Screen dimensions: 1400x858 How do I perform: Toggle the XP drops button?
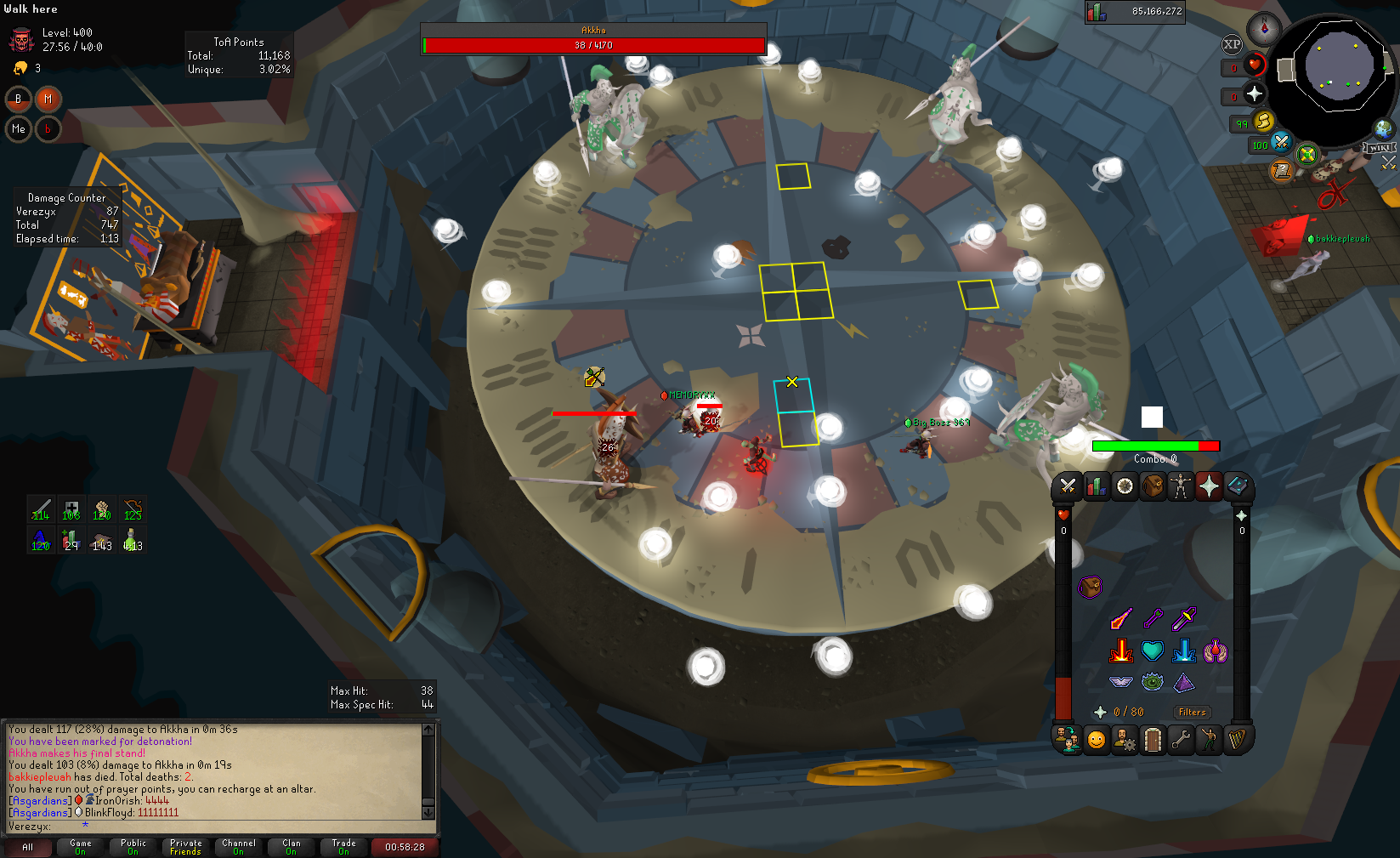pyautogui.click(x=1232, y=45)
